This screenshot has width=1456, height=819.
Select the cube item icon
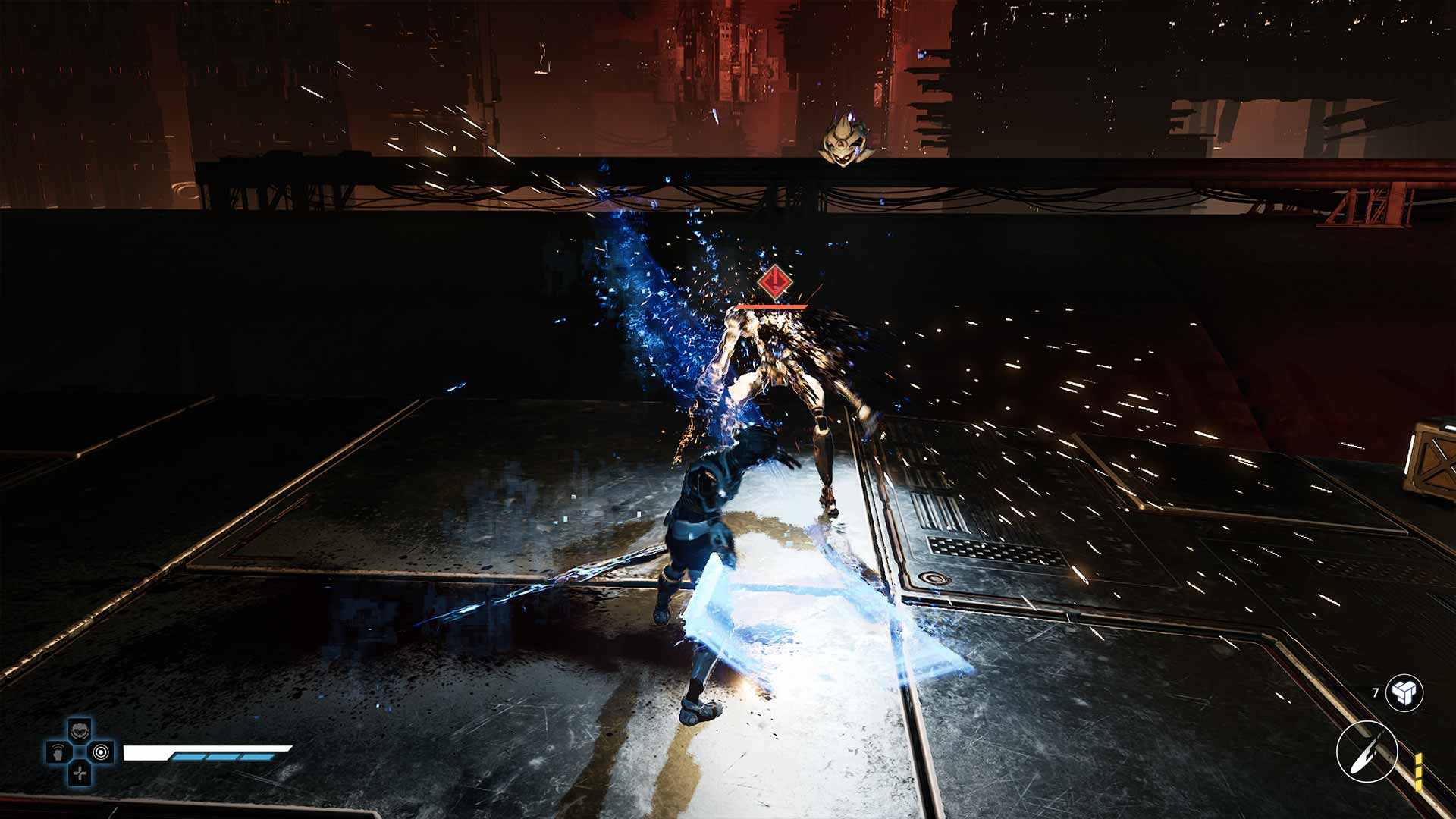(1404, 692)
